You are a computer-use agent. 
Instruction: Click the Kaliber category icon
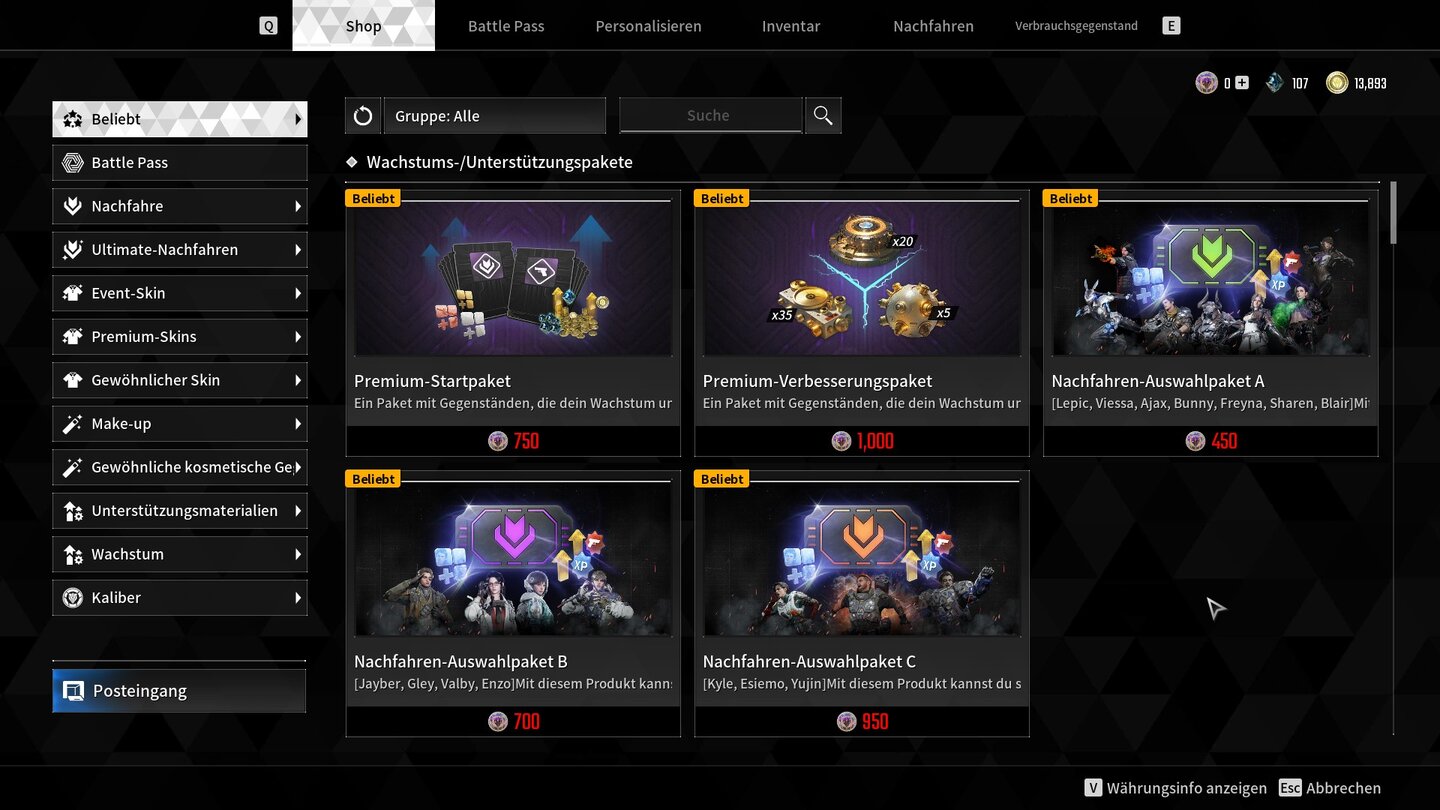coord(71,597)
